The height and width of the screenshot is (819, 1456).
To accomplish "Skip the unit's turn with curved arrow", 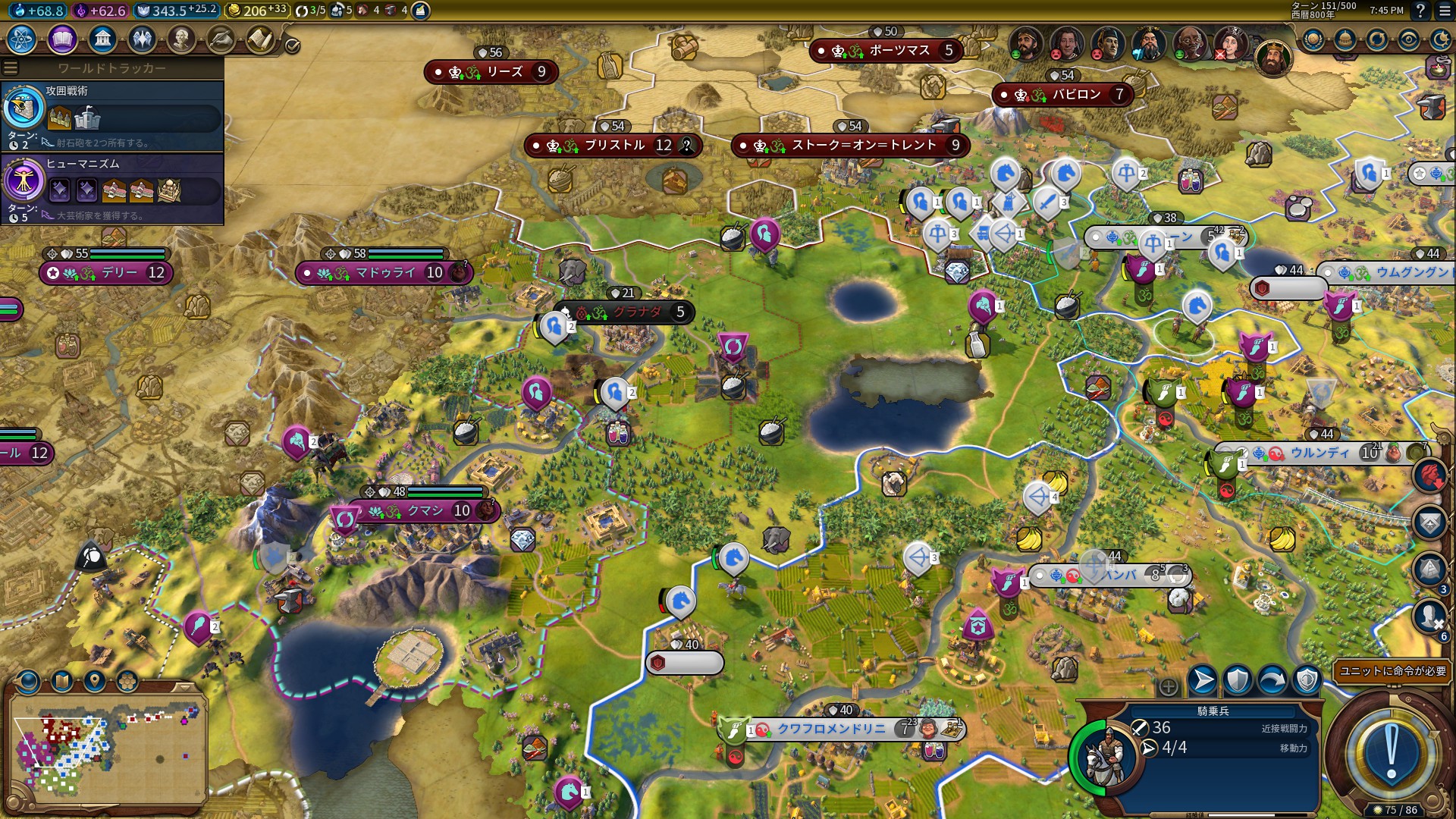I will [1272, 680].
